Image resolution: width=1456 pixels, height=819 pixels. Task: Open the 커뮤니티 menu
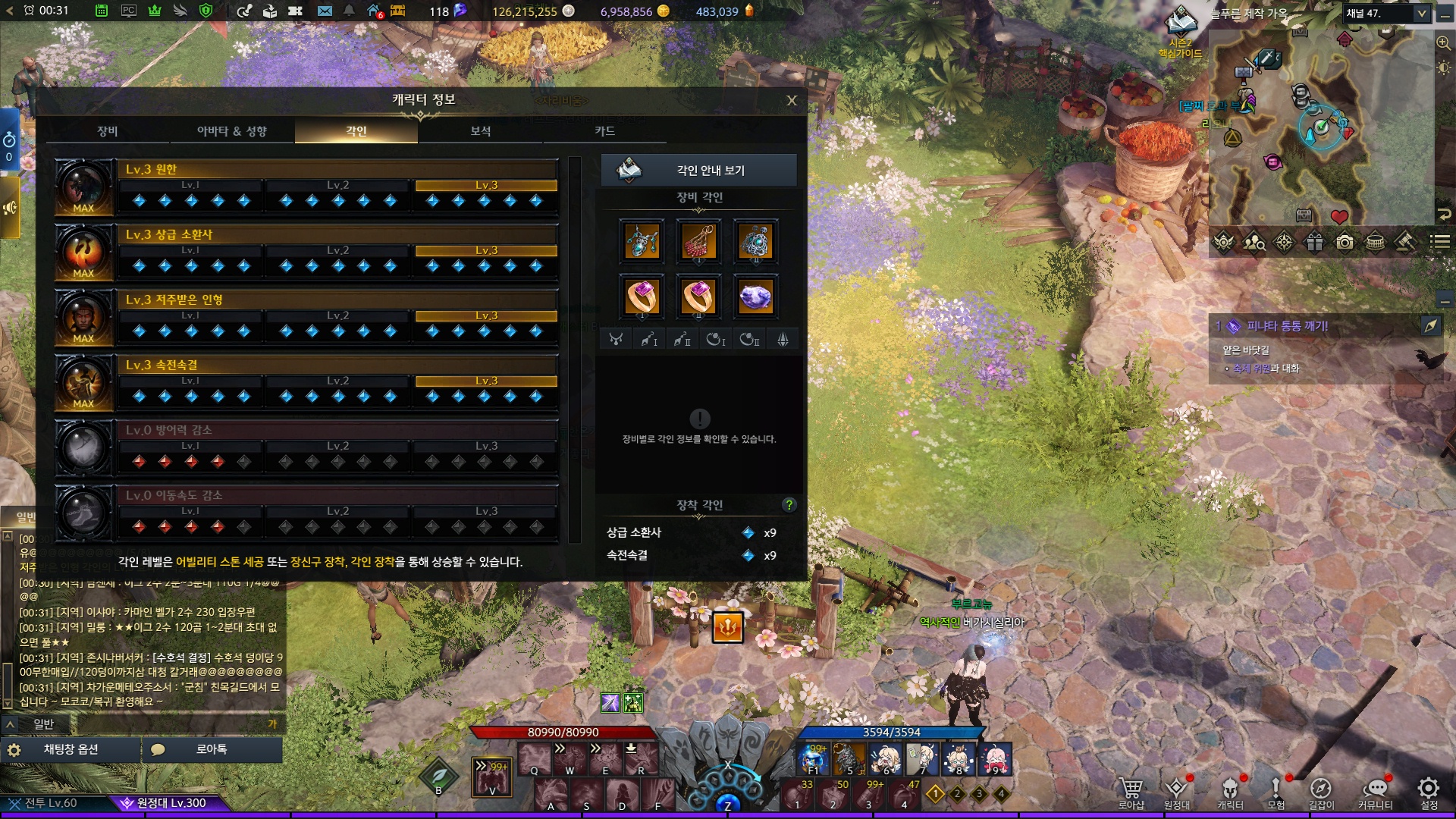tap(1375, 792)
